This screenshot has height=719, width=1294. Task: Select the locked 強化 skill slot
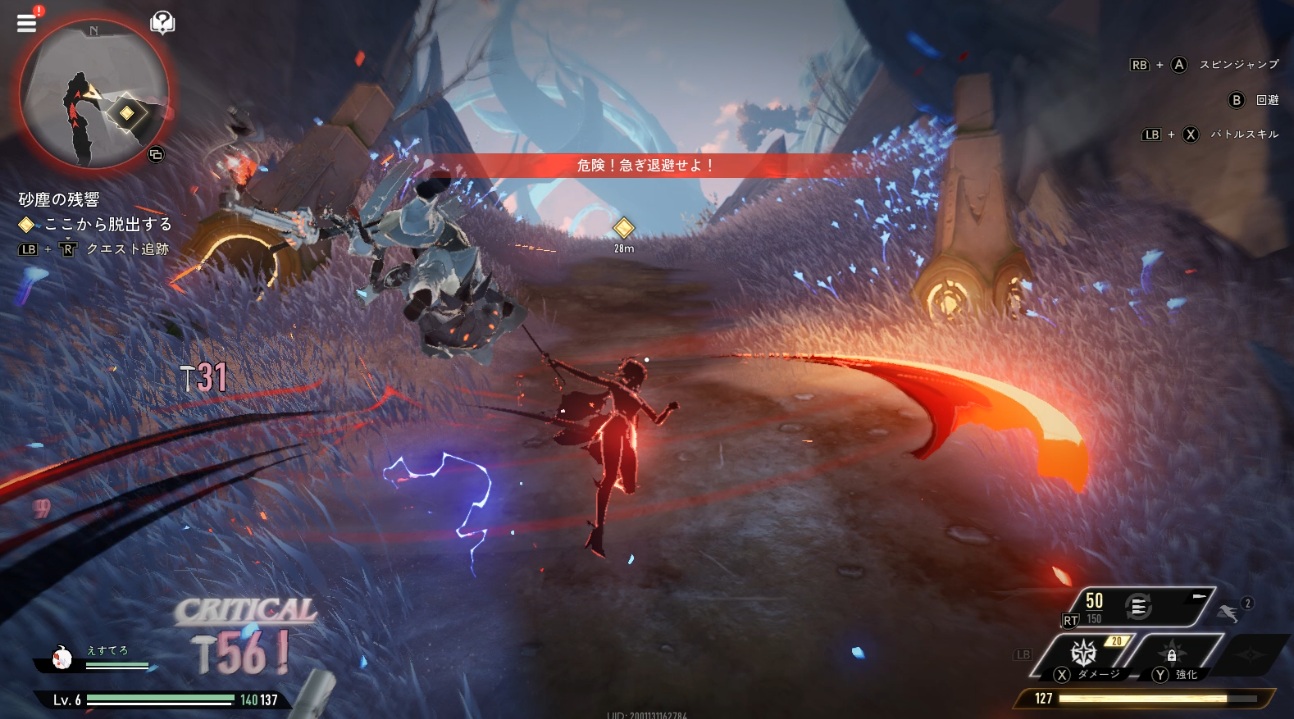(1170, 655)
